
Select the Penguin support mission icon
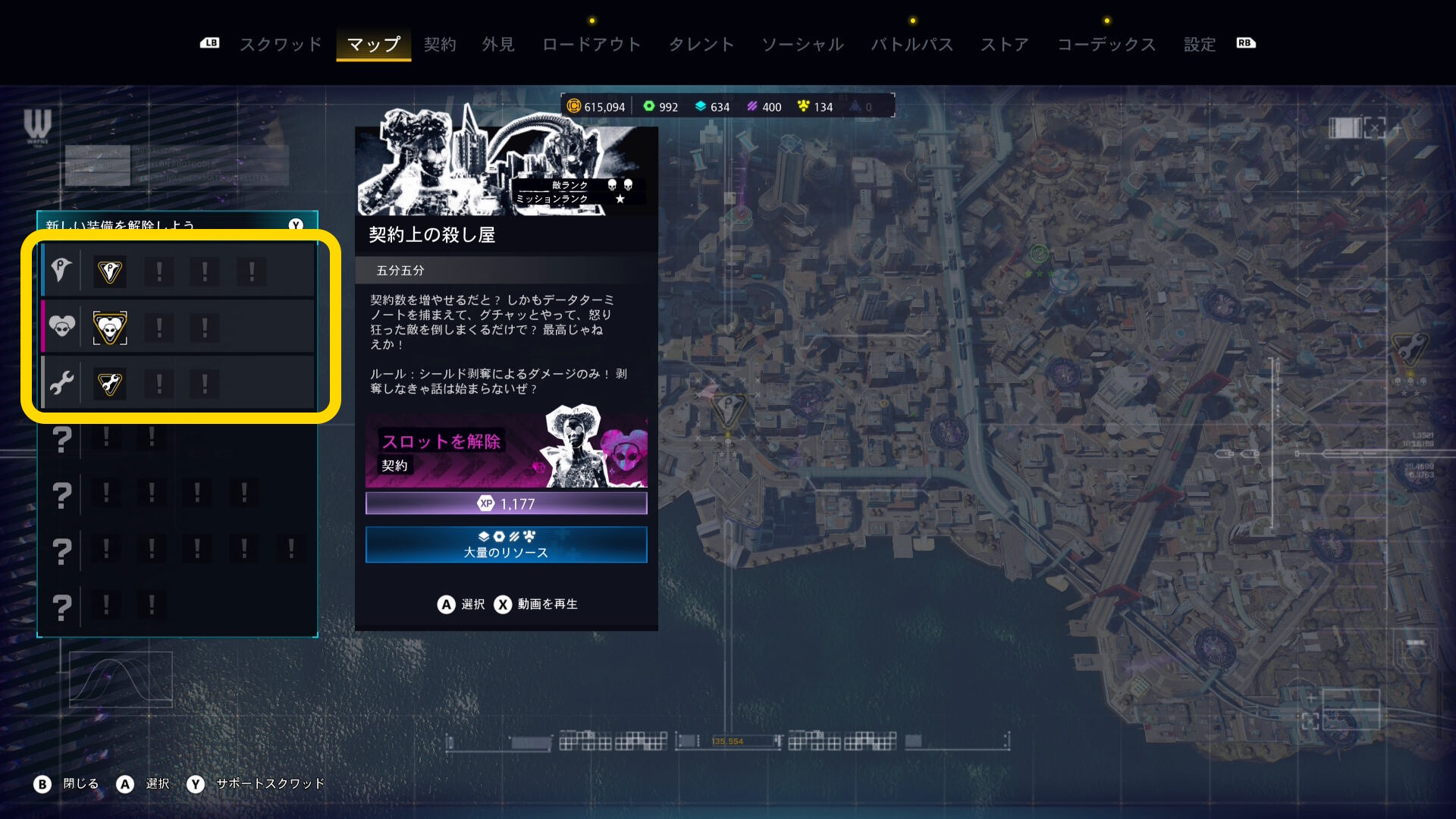110,271
